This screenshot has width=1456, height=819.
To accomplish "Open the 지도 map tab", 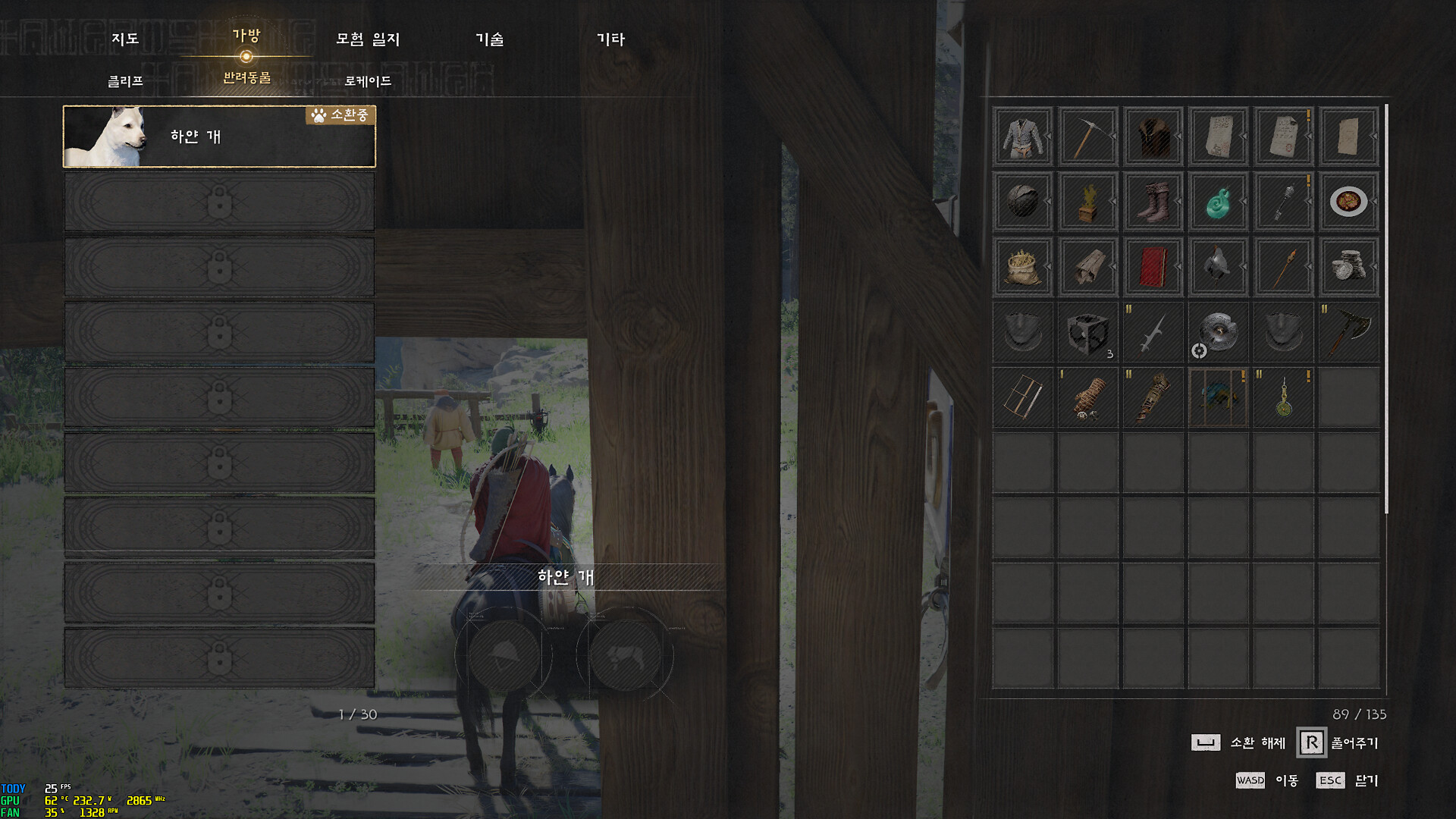I will pyautogui.click(x=125, y=39).
